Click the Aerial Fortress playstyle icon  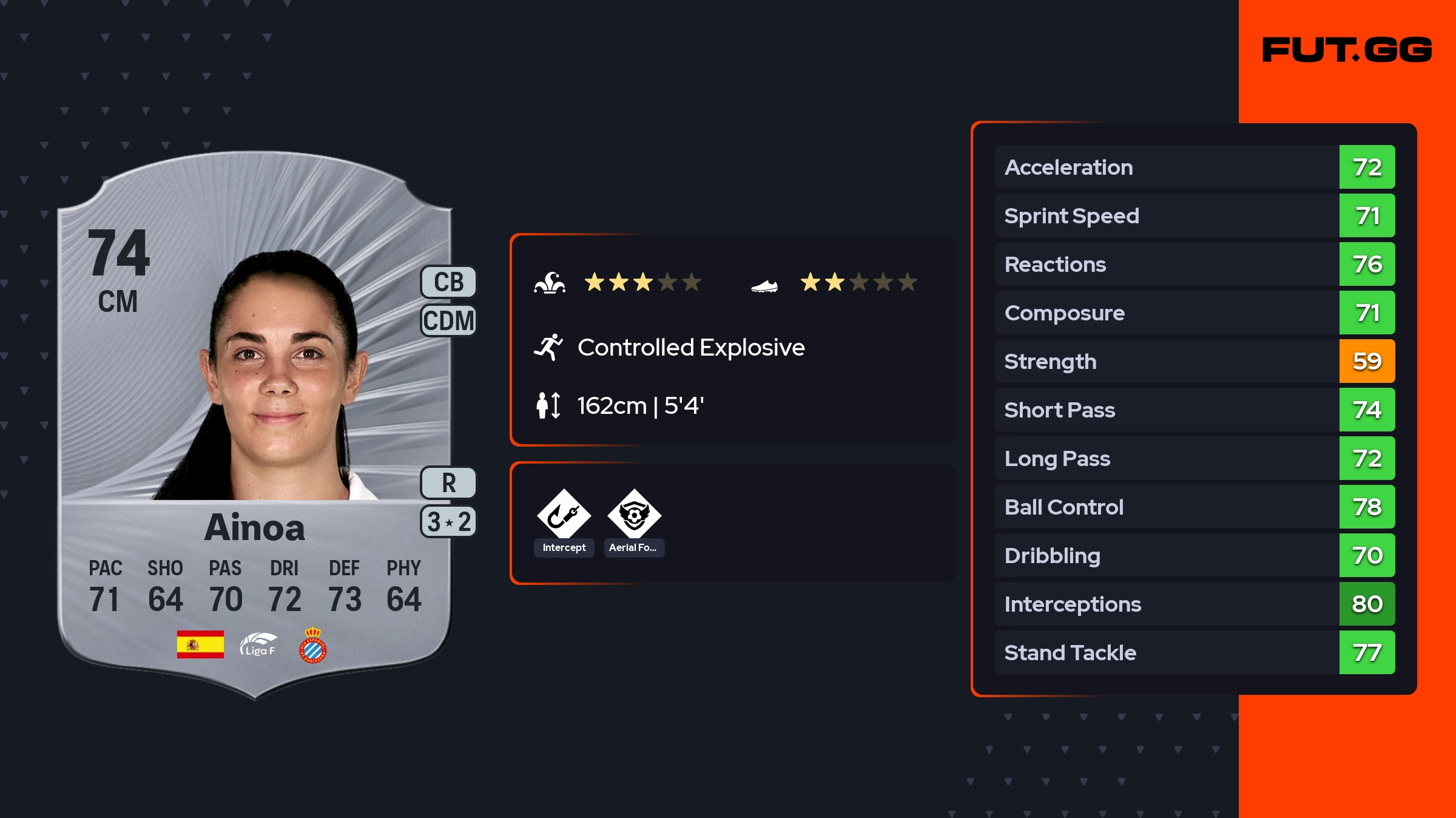pyautogui.click(x=634, y=515)
